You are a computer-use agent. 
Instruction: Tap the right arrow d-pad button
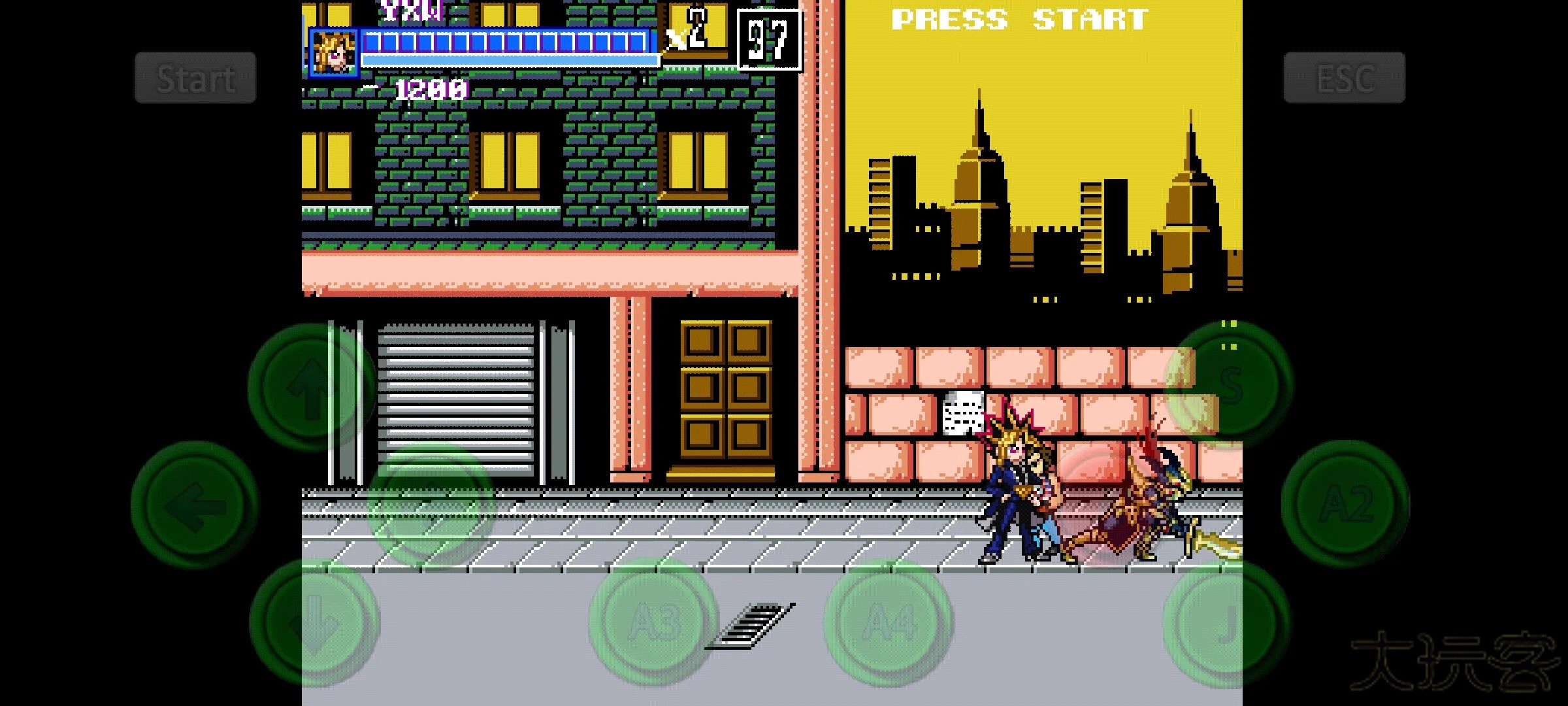pyautogui.click(x=430, y=505)
